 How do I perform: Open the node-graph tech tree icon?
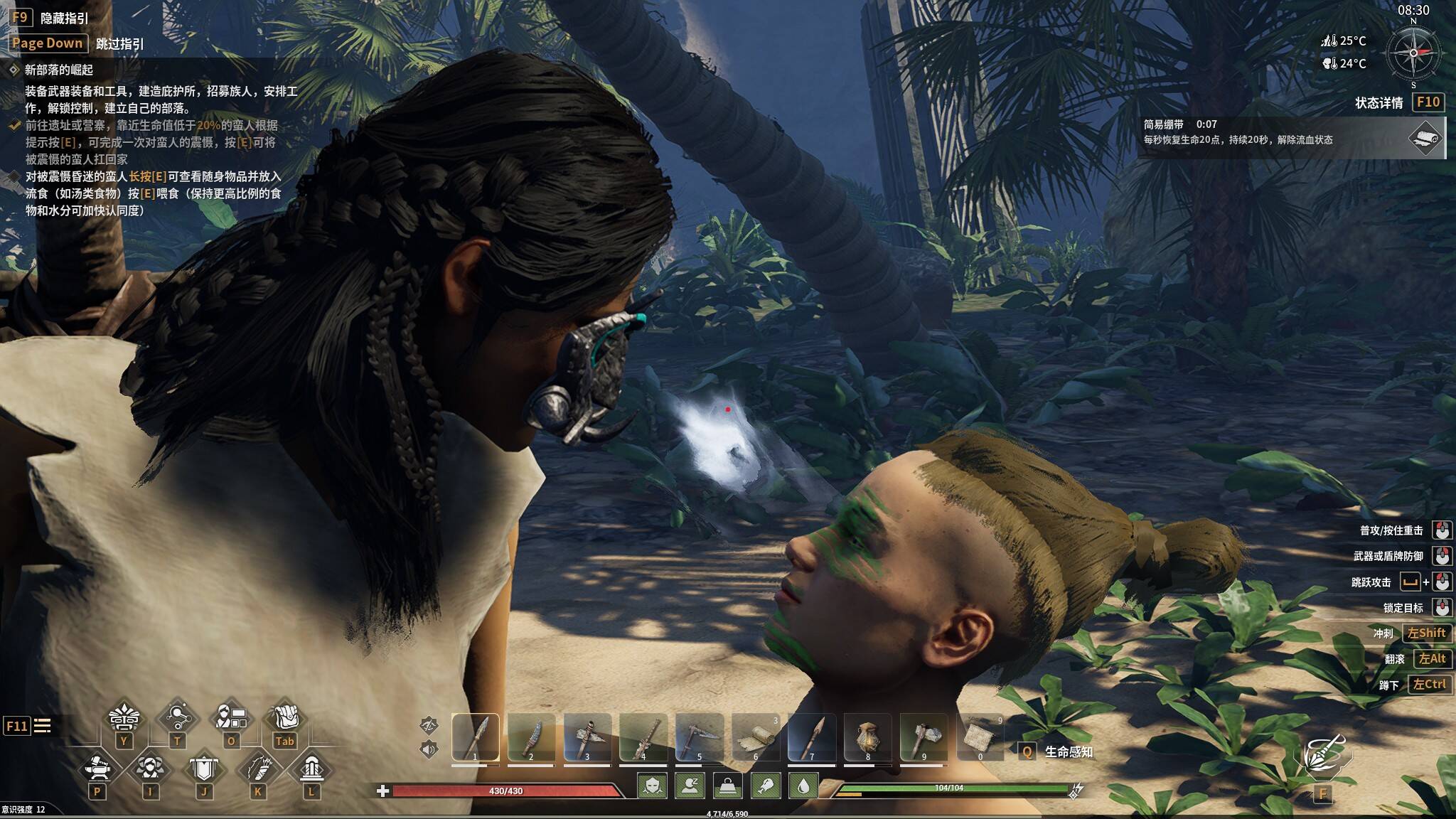(x=177, y=718)
